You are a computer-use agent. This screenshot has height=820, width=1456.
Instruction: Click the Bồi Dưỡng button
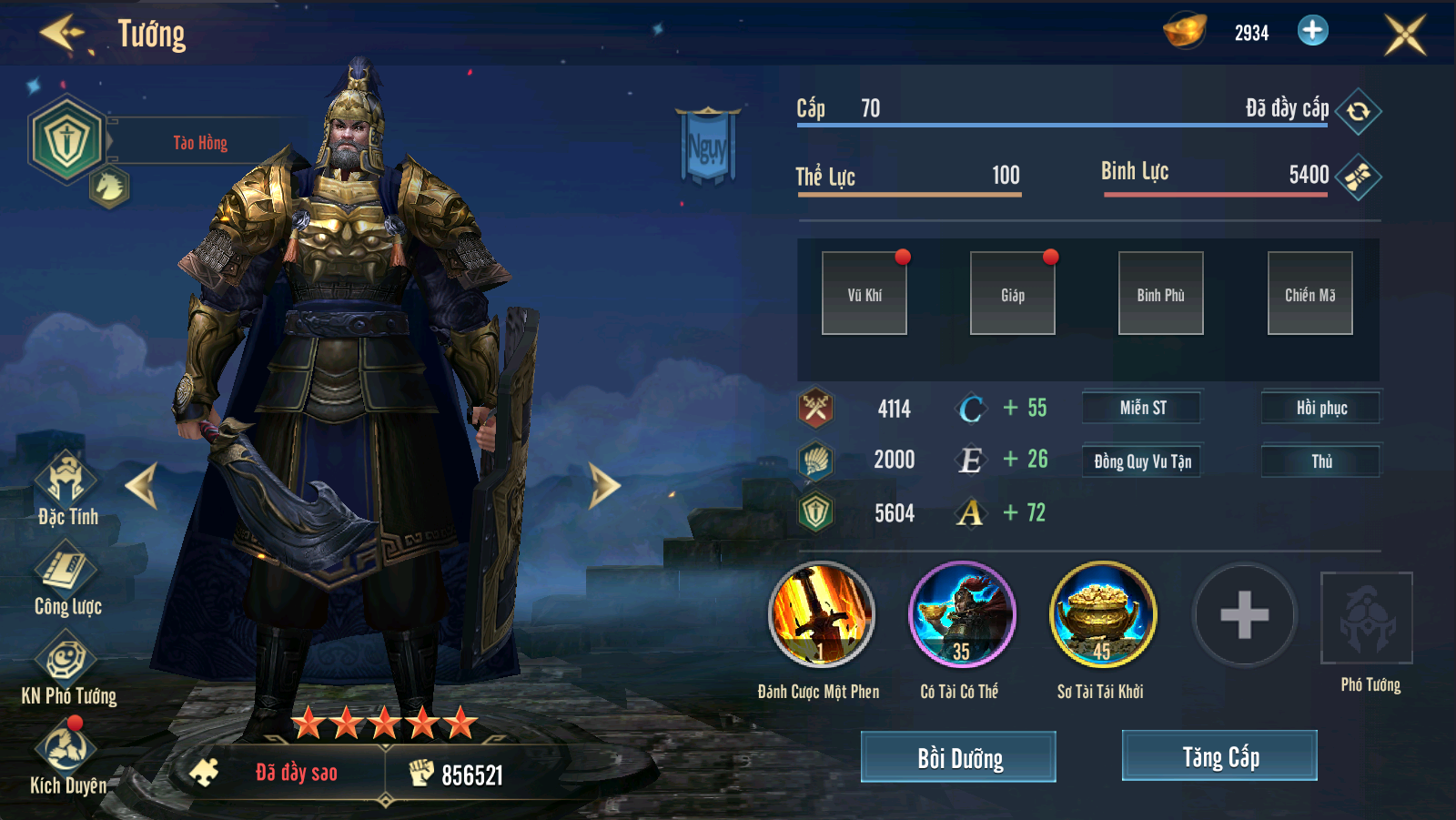click(x=958, y=757)
